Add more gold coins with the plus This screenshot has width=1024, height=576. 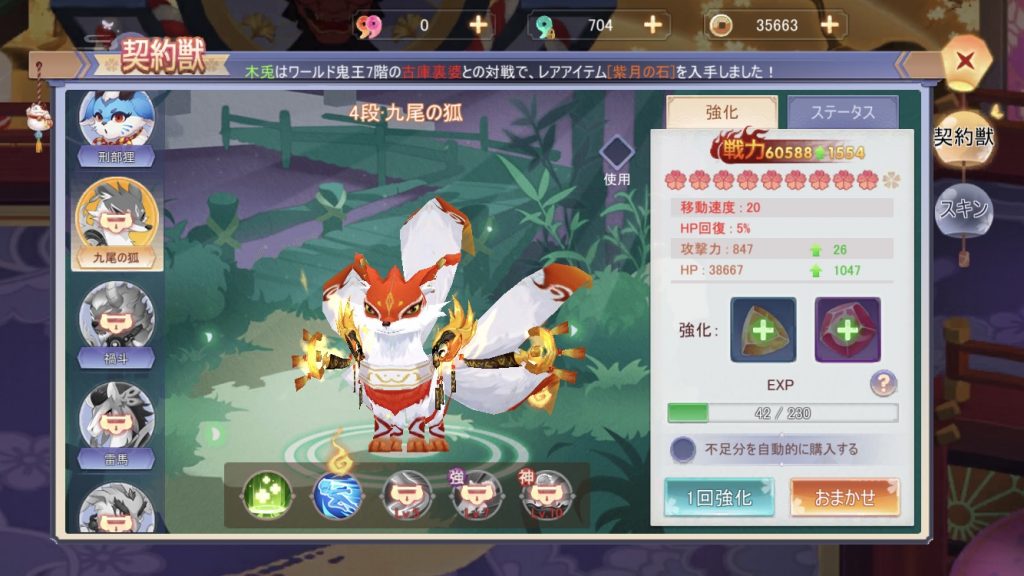tap(829, 25)
